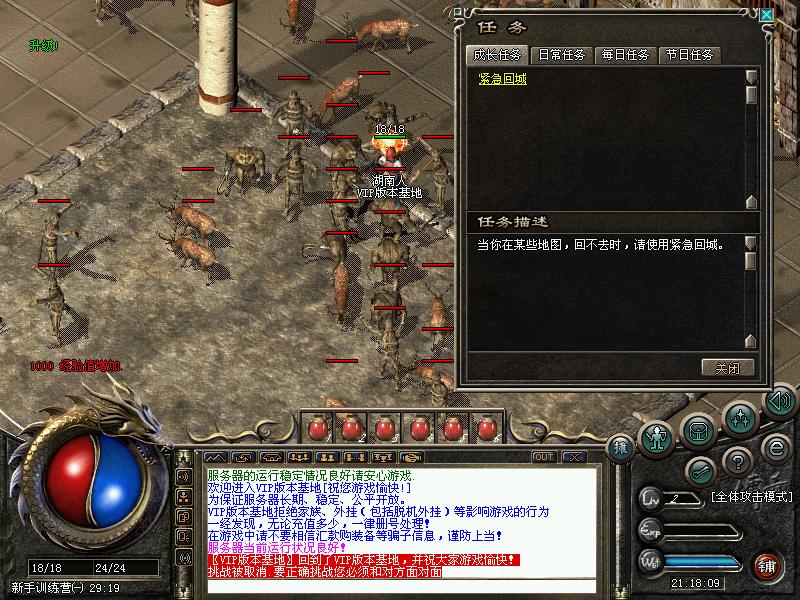Click the 摊 stall button
800x600 pixels.
(x=622, y=447)
